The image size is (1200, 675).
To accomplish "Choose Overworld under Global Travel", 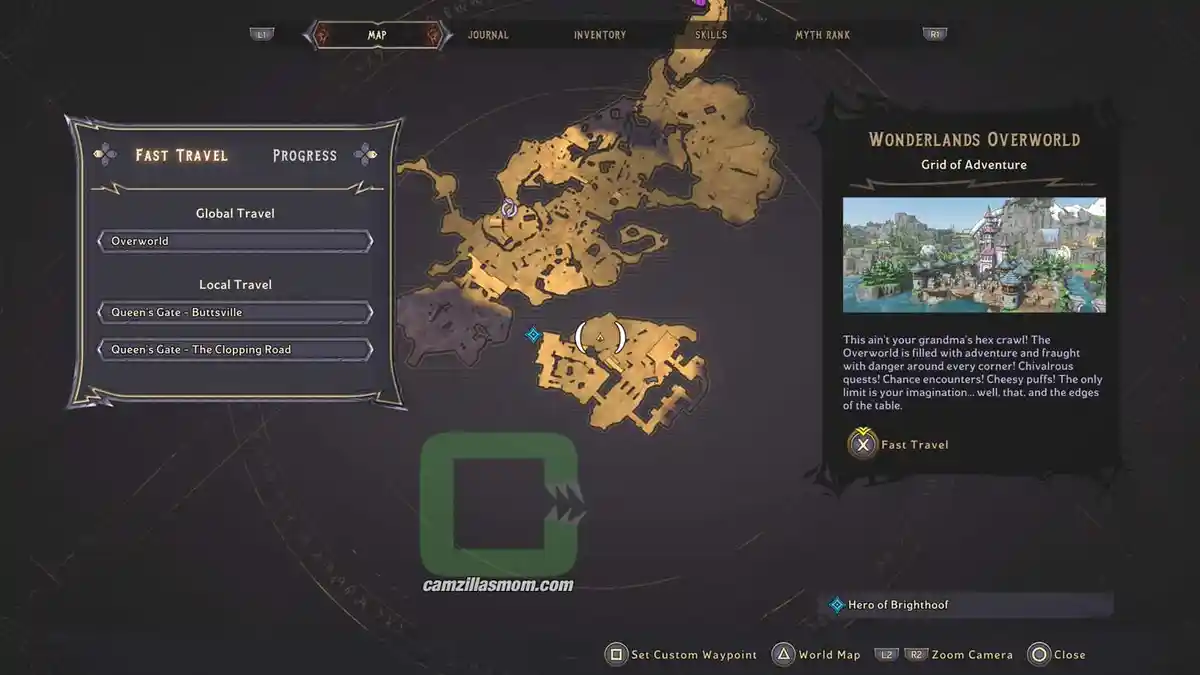I will click(x=235, y=241).
